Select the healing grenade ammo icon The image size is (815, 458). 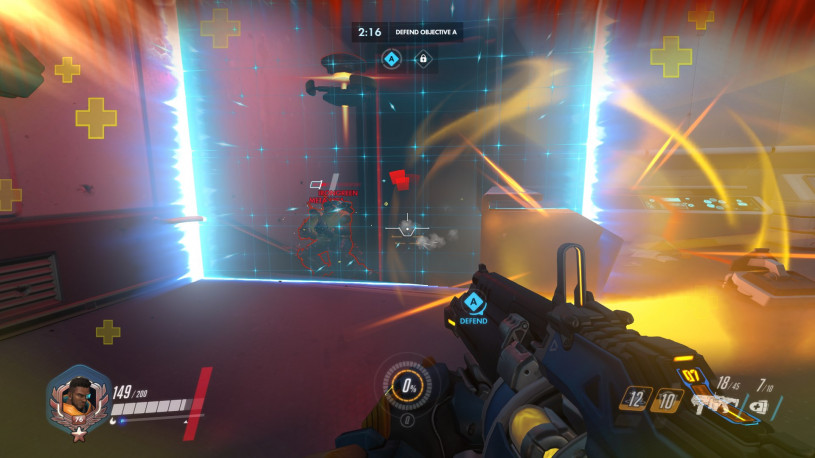coord(759,406)
